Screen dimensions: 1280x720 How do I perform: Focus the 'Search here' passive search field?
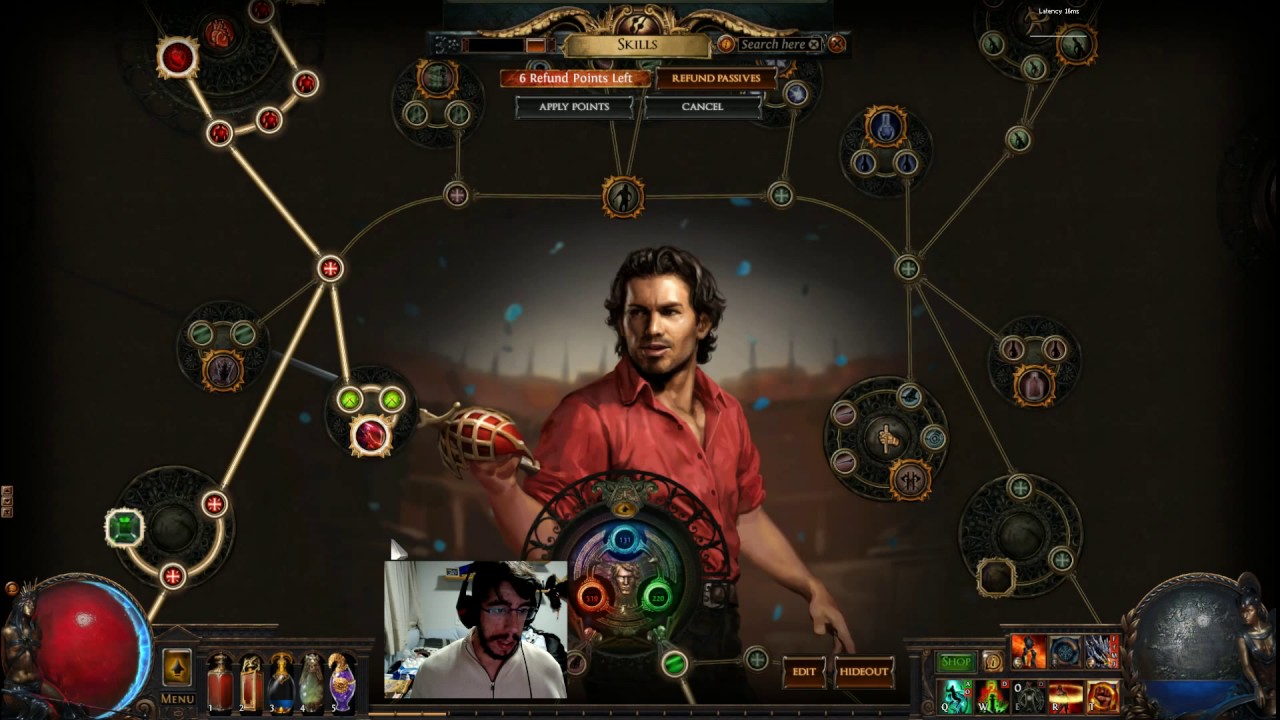pyautogui.click(x=772, y=44)
